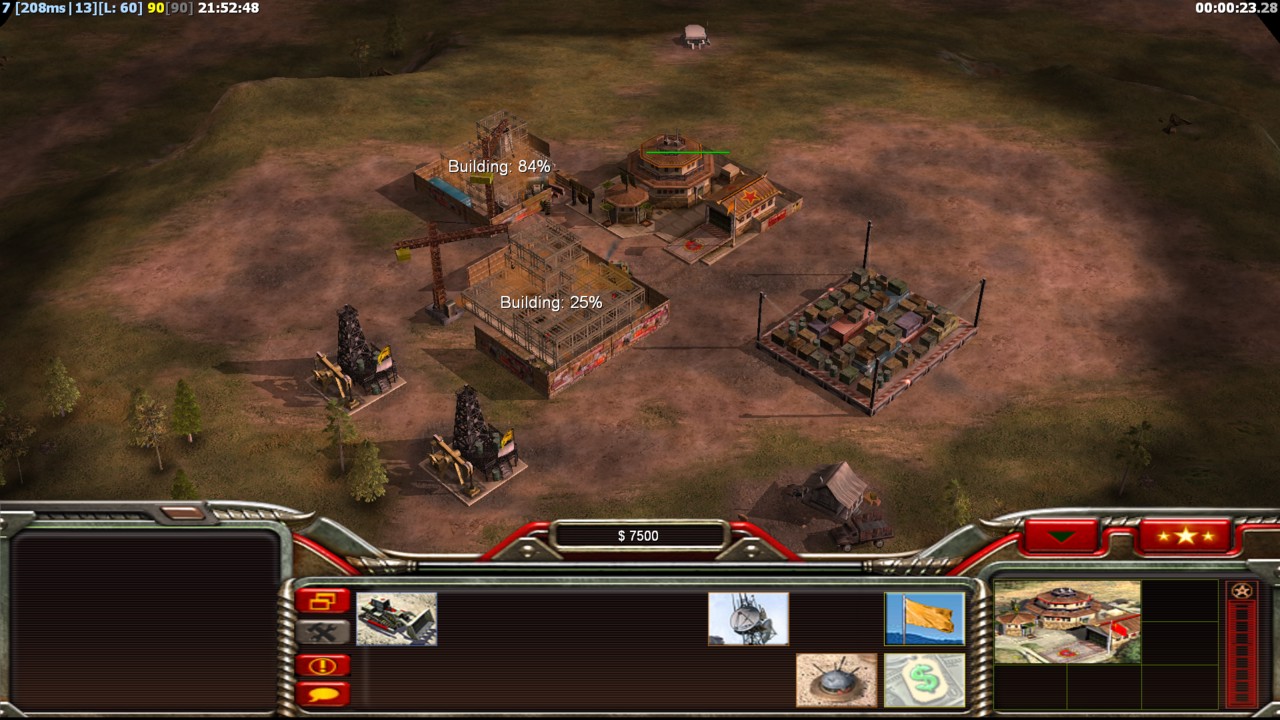Activate the exclamation beacon button
The width and height of the screenshot is (1280, 720).
pyautogui.click(x=322, y=665)
